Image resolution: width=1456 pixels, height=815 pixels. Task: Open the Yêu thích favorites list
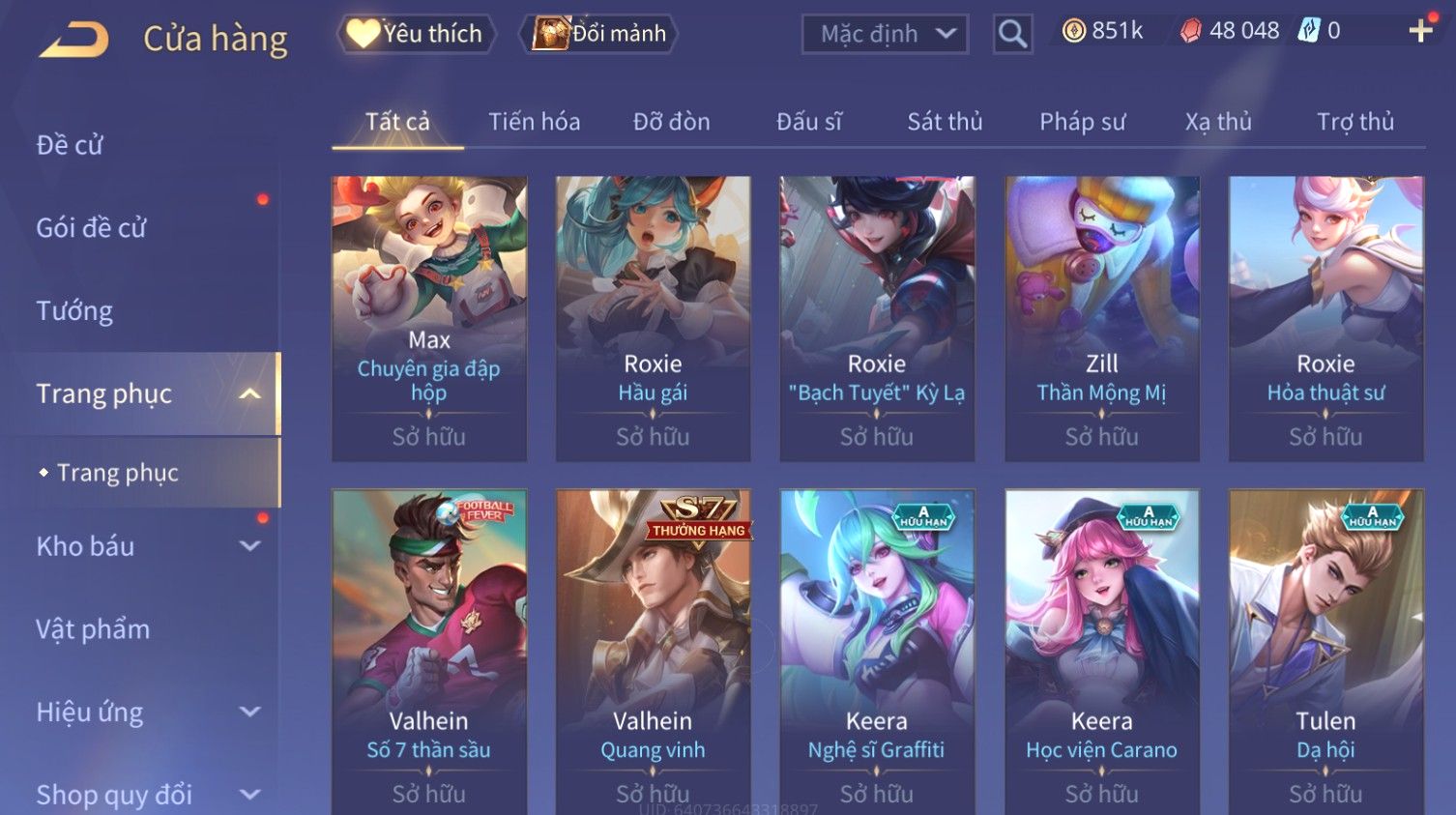click(x=416, y=34)
